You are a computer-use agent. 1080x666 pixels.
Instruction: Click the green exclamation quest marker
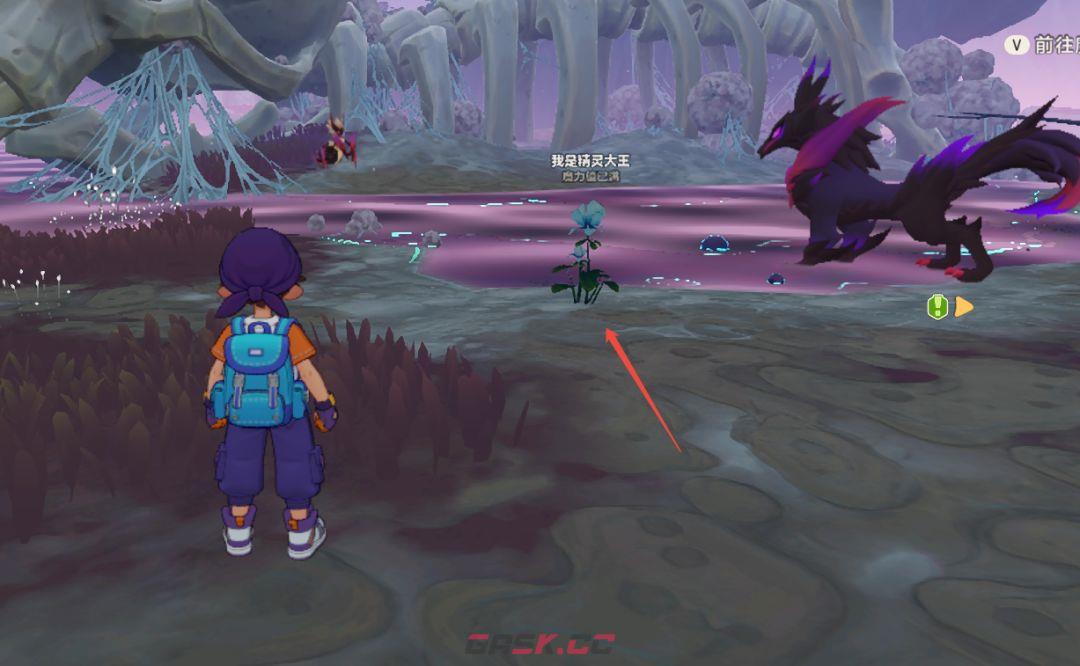937,306
